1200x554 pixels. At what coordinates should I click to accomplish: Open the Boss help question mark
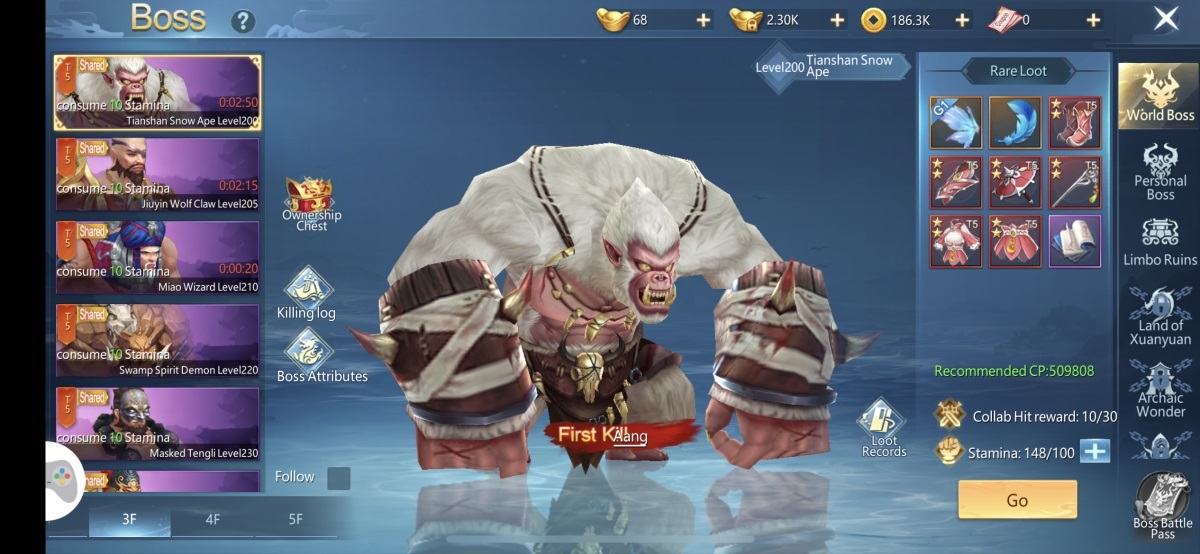[x=242, y=21]
